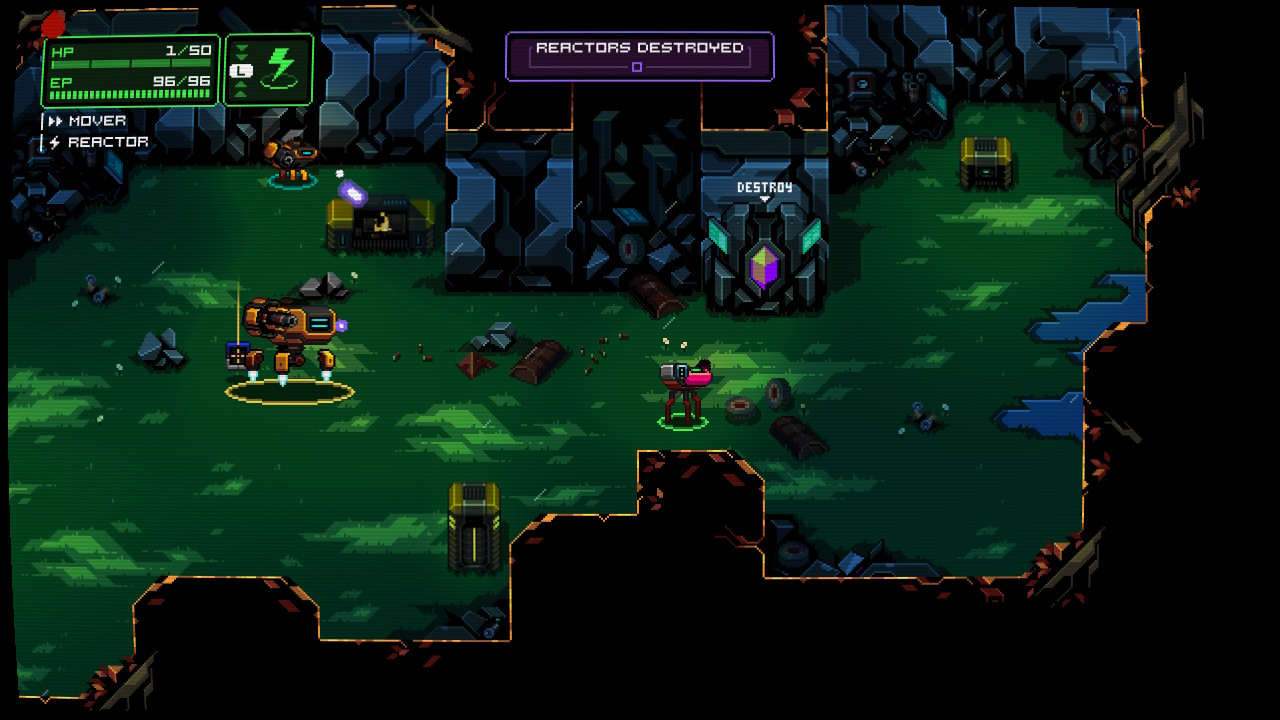Click the REACTOR lightning bolt legend icon
This screenshot has width=1280, height=720.
(x=55, y=141)
